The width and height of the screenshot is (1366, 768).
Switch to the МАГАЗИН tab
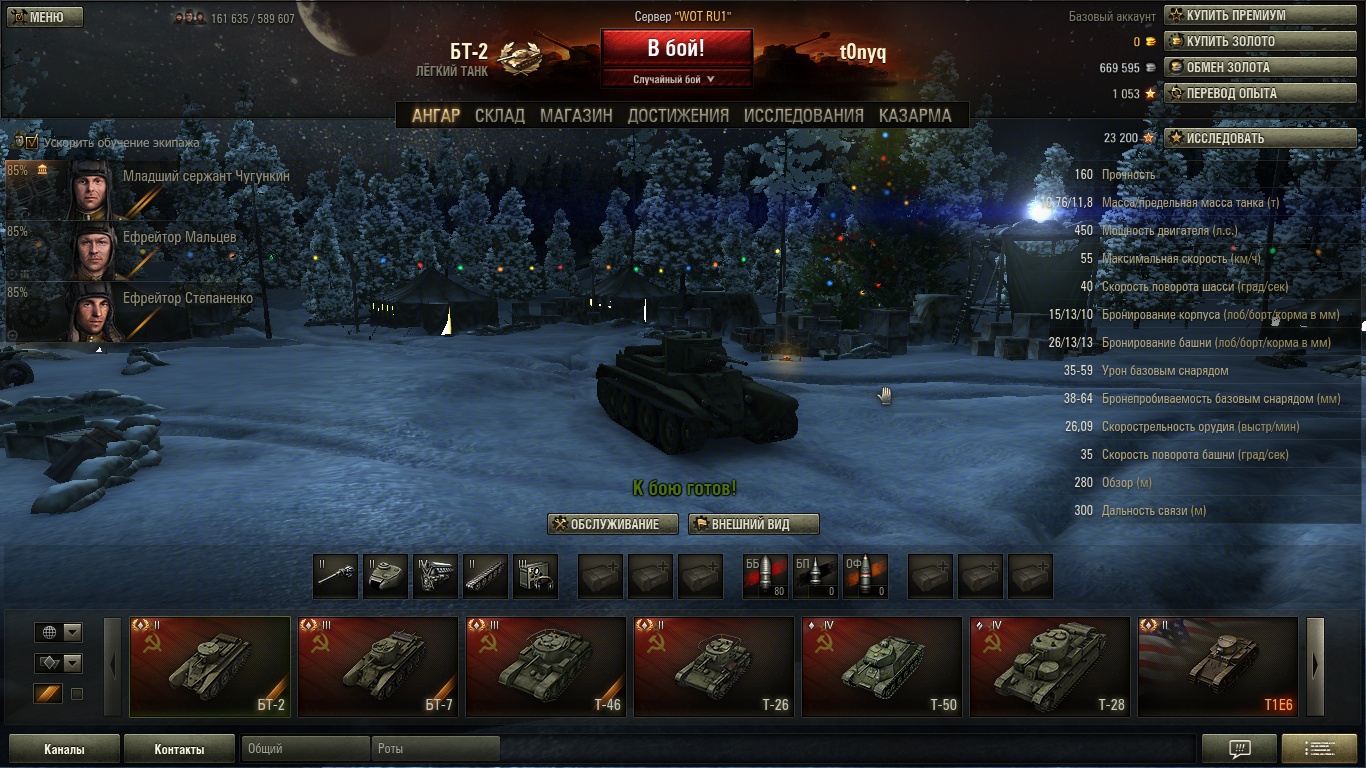coord(576,115)
